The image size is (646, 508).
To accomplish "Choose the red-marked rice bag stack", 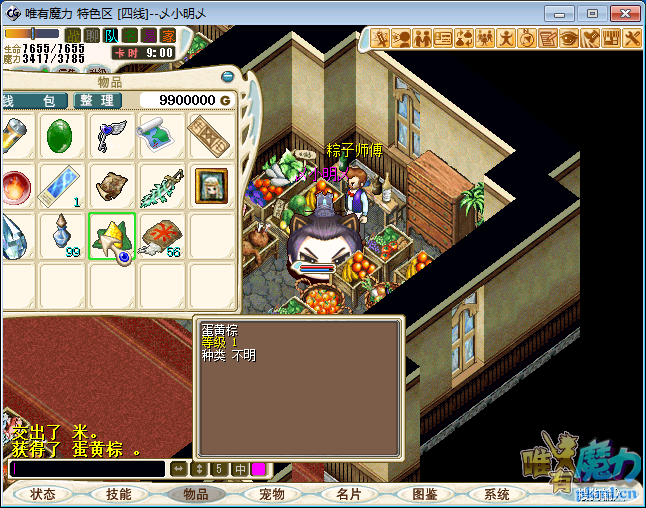I will [160, 236].
